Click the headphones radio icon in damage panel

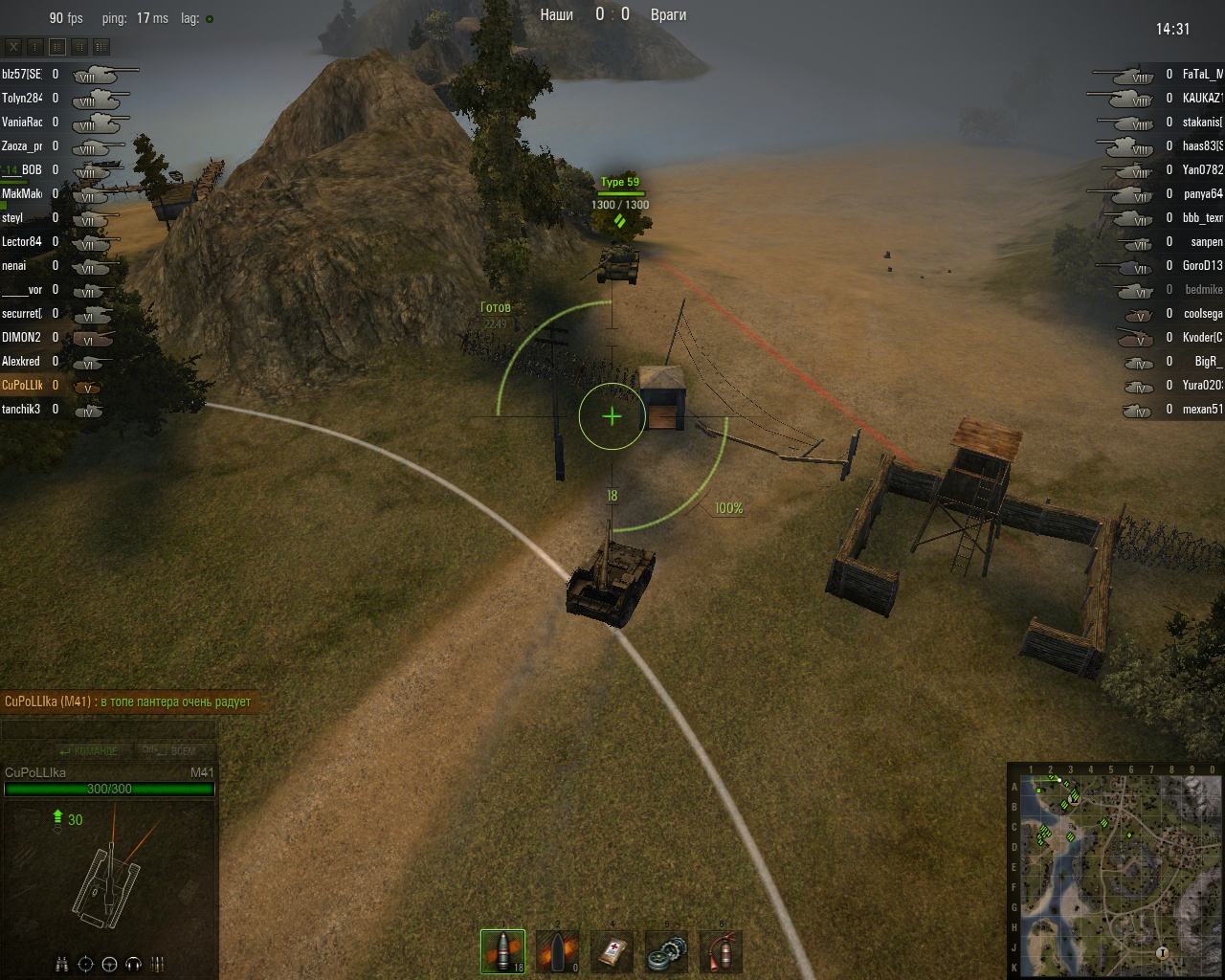point(134,964)
